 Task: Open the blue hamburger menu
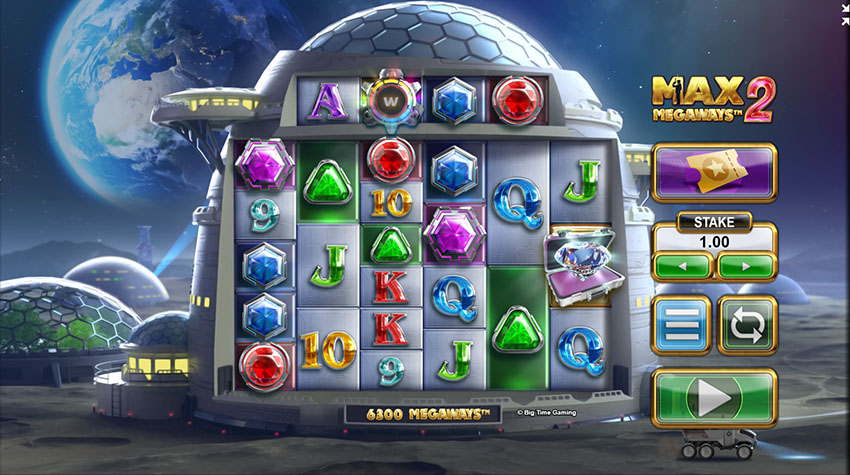pyautogui.click(x=682, y=325)
